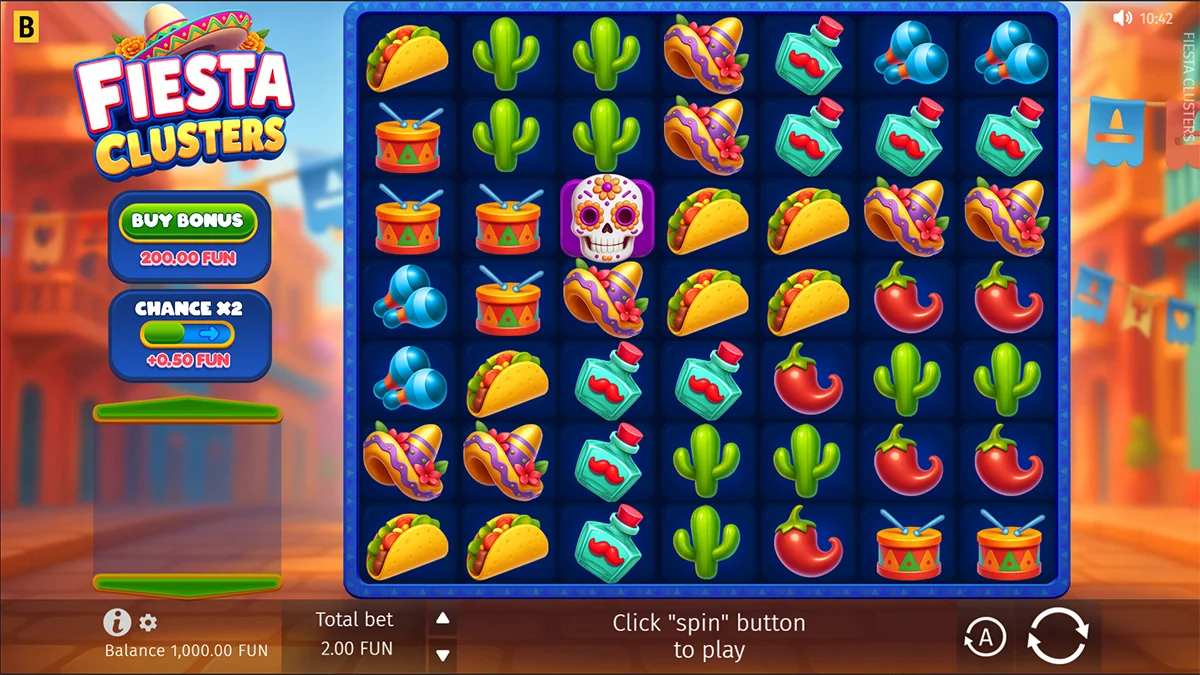Open the settings gear
This screenshot has width=1200, height=675.
[148, 623]
